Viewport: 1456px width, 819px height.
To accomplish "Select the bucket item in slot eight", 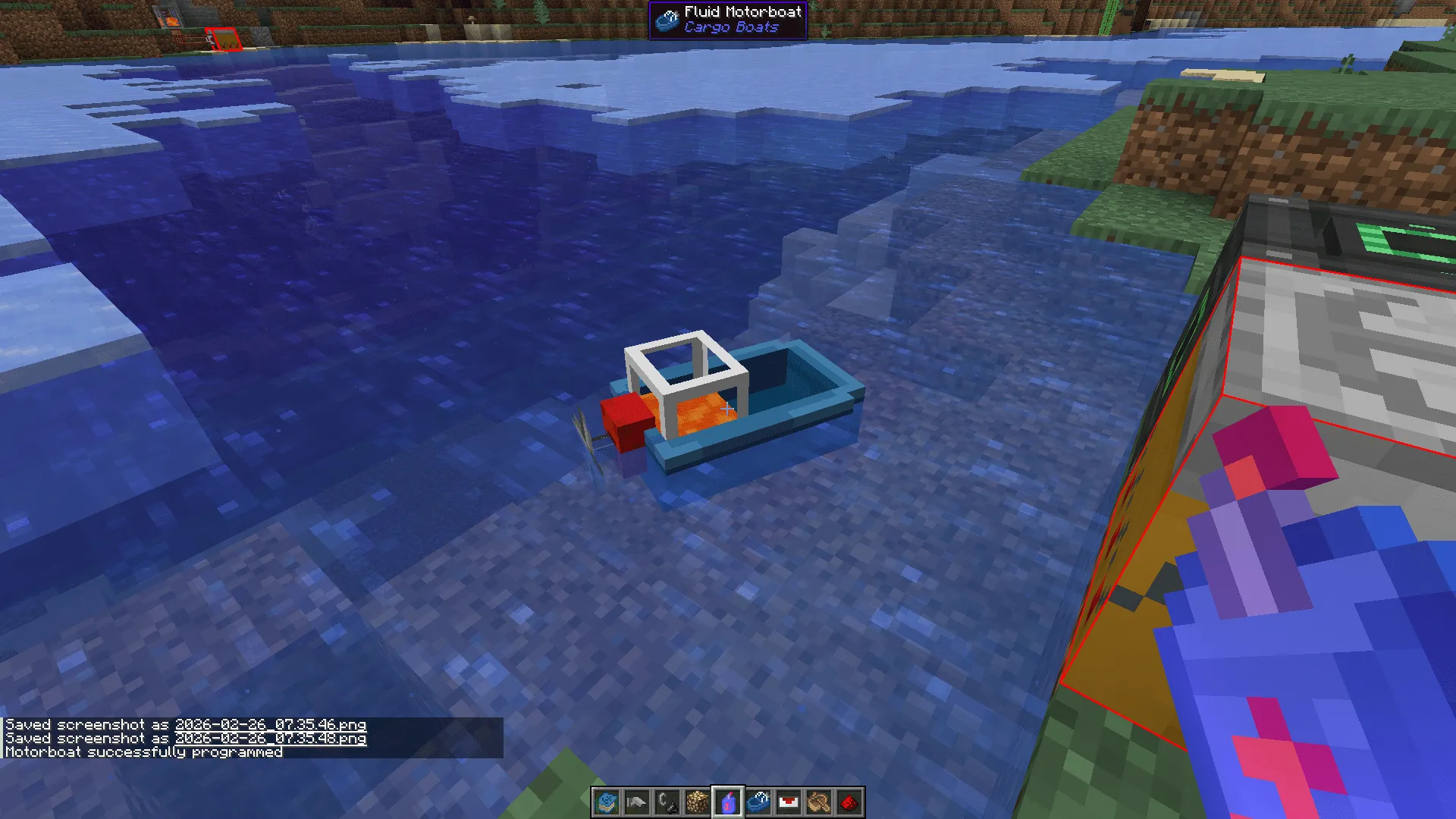I will click(x=820, y=802).
